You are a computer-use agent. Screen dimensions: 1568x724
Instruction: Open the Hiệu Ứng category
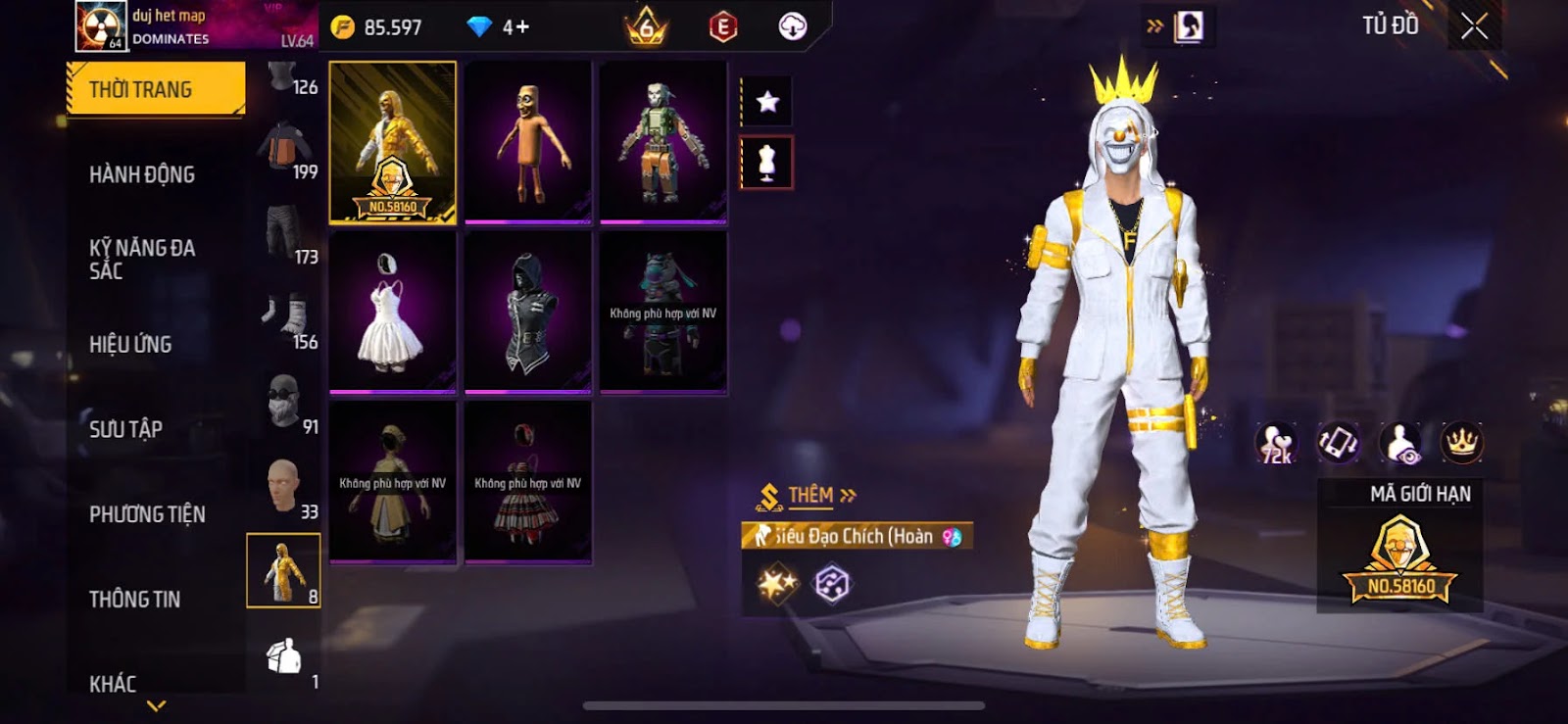pos(130,344)
